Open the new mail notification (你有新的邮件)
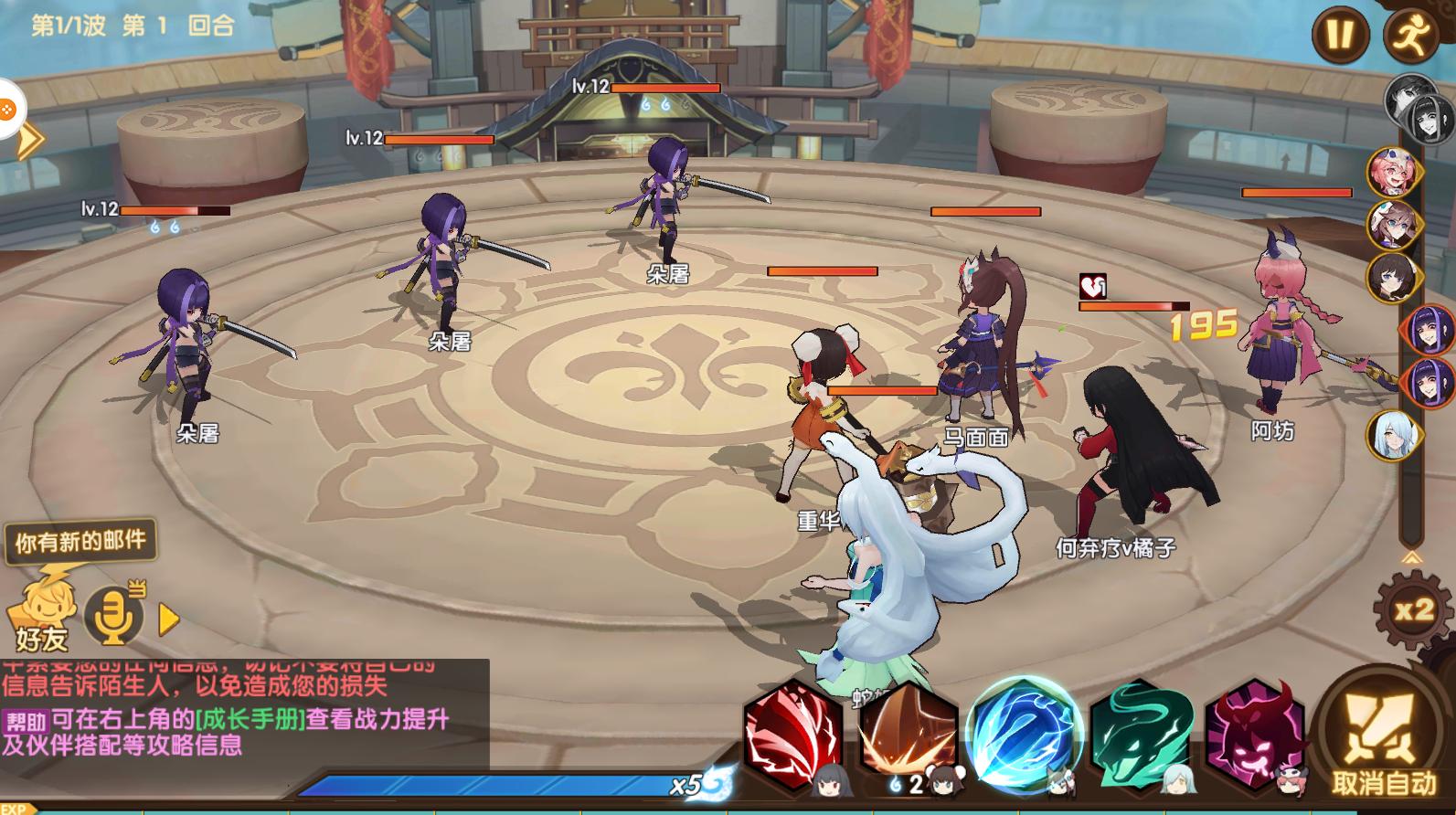 pos(80,542)
